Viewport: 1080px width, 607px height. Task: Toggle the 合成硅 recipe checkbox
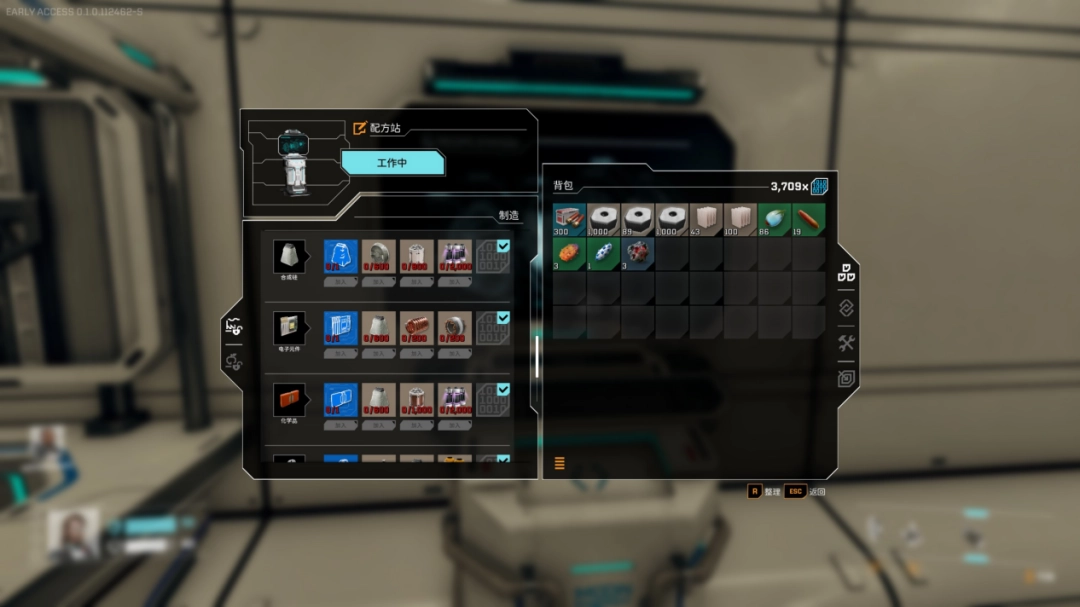tap(503, 246)
